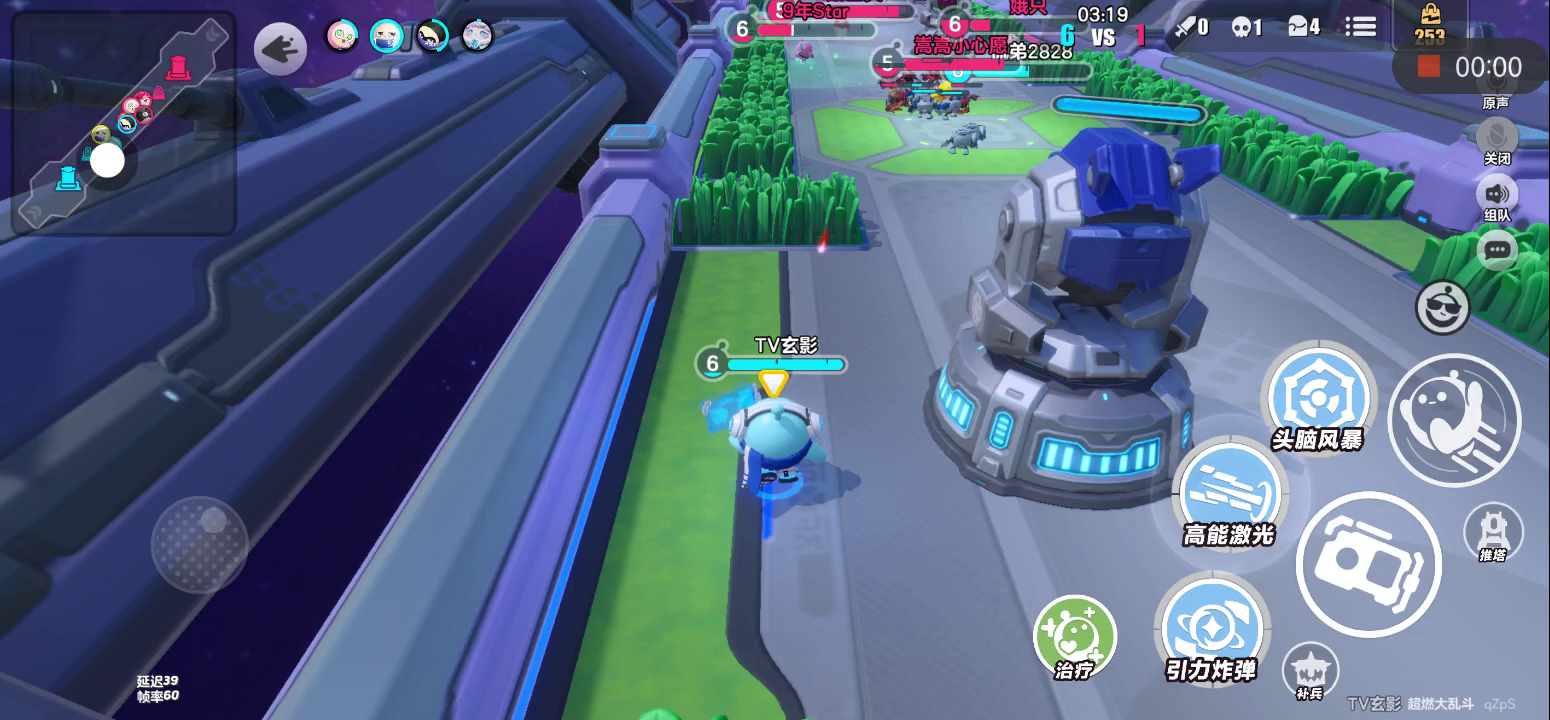Image resolution: width=1550 pixels, height=720 pixels.
Task: Select the pink-haired teammate portrait
Action: pos(342,36)
